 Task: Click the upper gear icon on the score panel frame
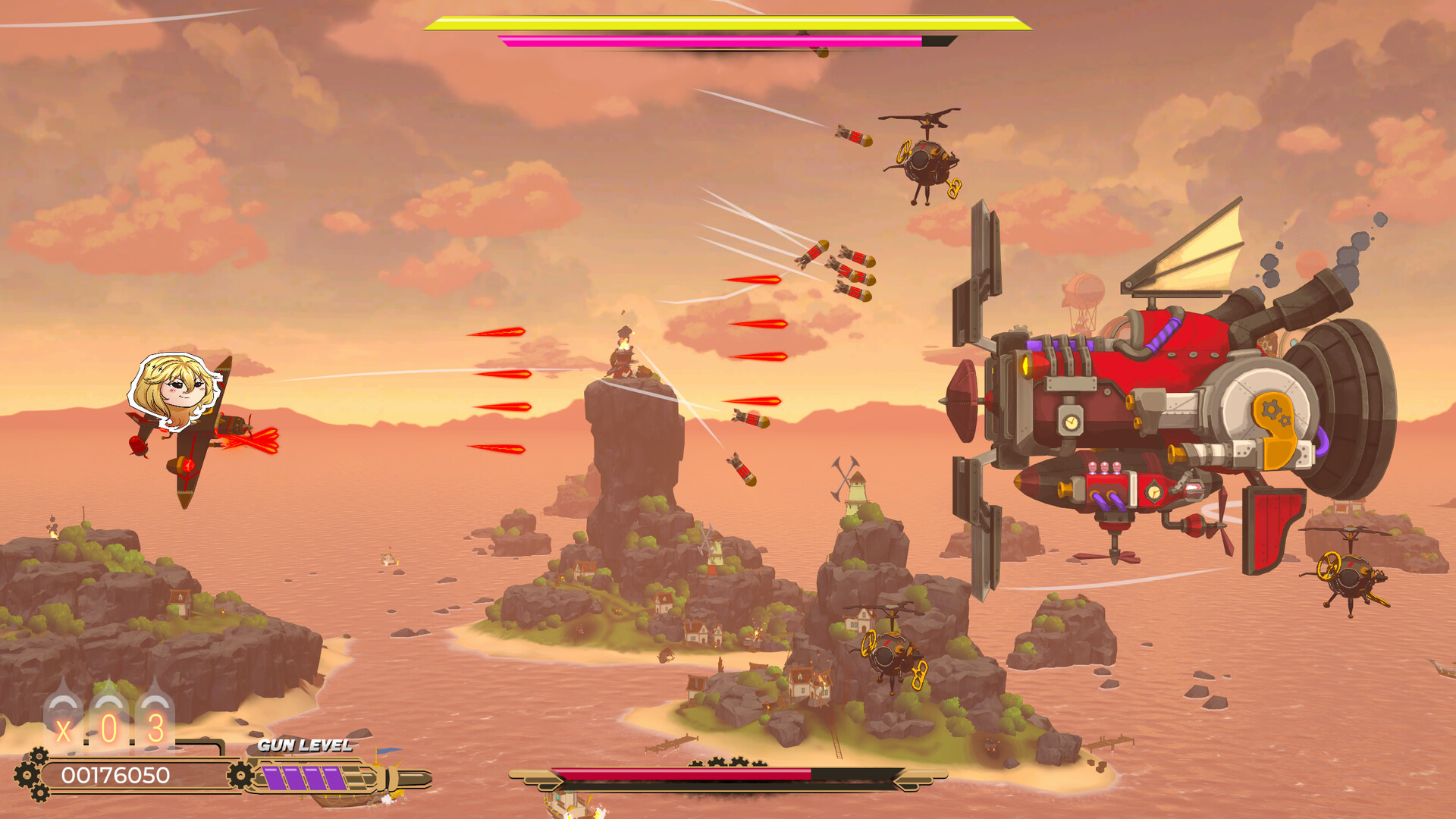tap(38, 755)
